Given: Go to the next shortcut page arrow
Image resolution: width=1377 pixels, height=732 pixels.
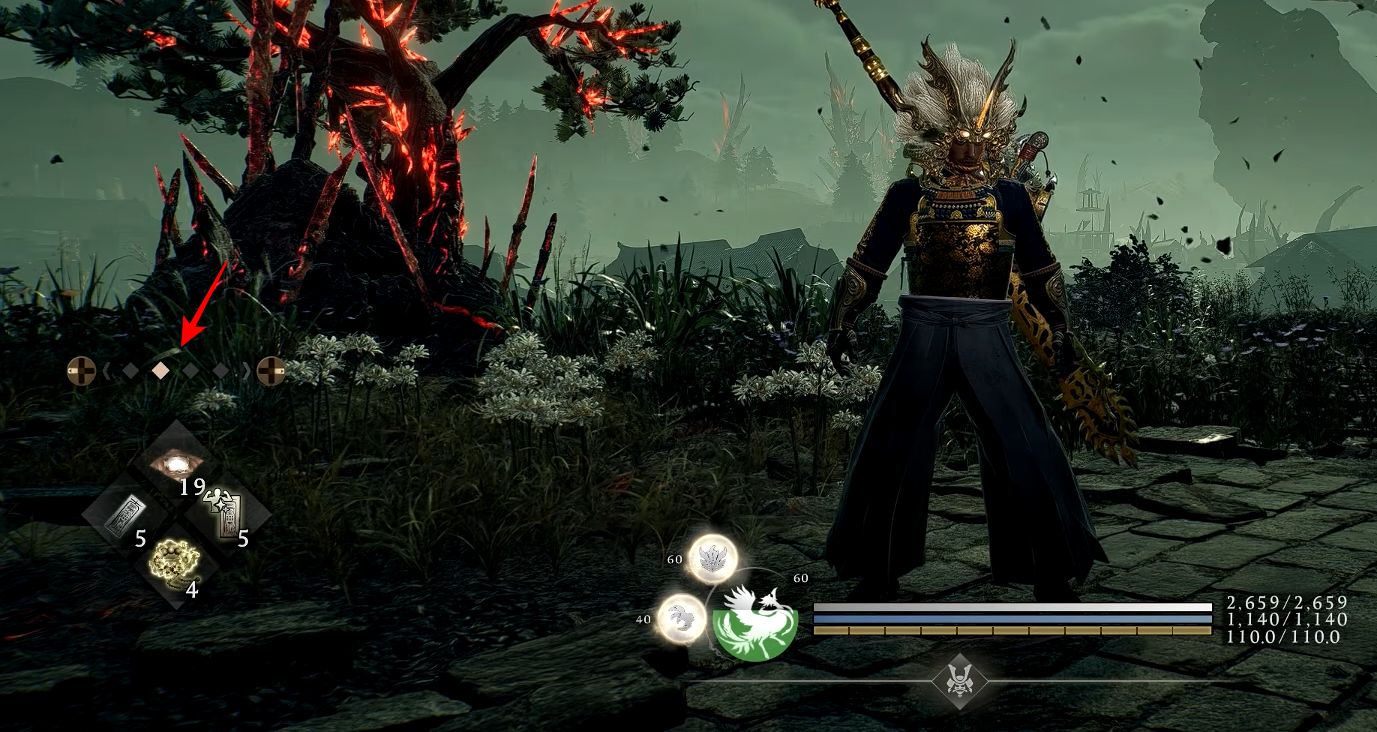Looking at the screenshot, I should [244, 371].
